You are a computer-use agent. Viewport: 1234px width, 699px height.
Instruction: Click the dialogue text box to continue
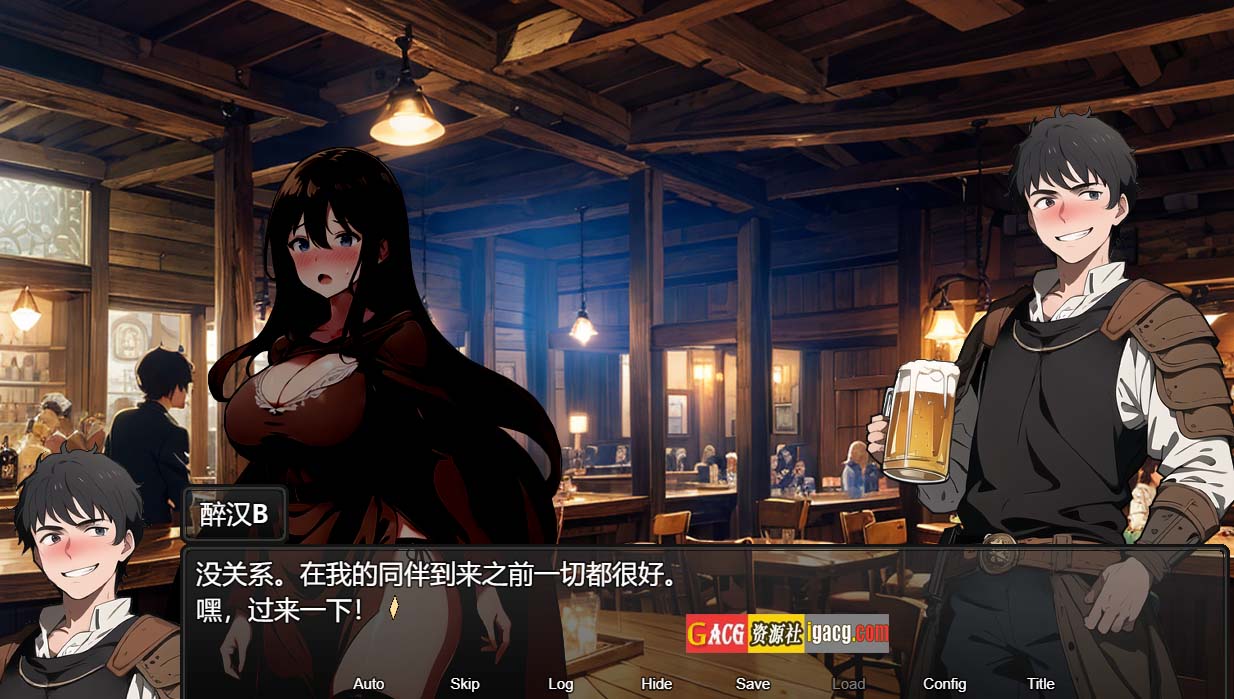coord(700,600)
